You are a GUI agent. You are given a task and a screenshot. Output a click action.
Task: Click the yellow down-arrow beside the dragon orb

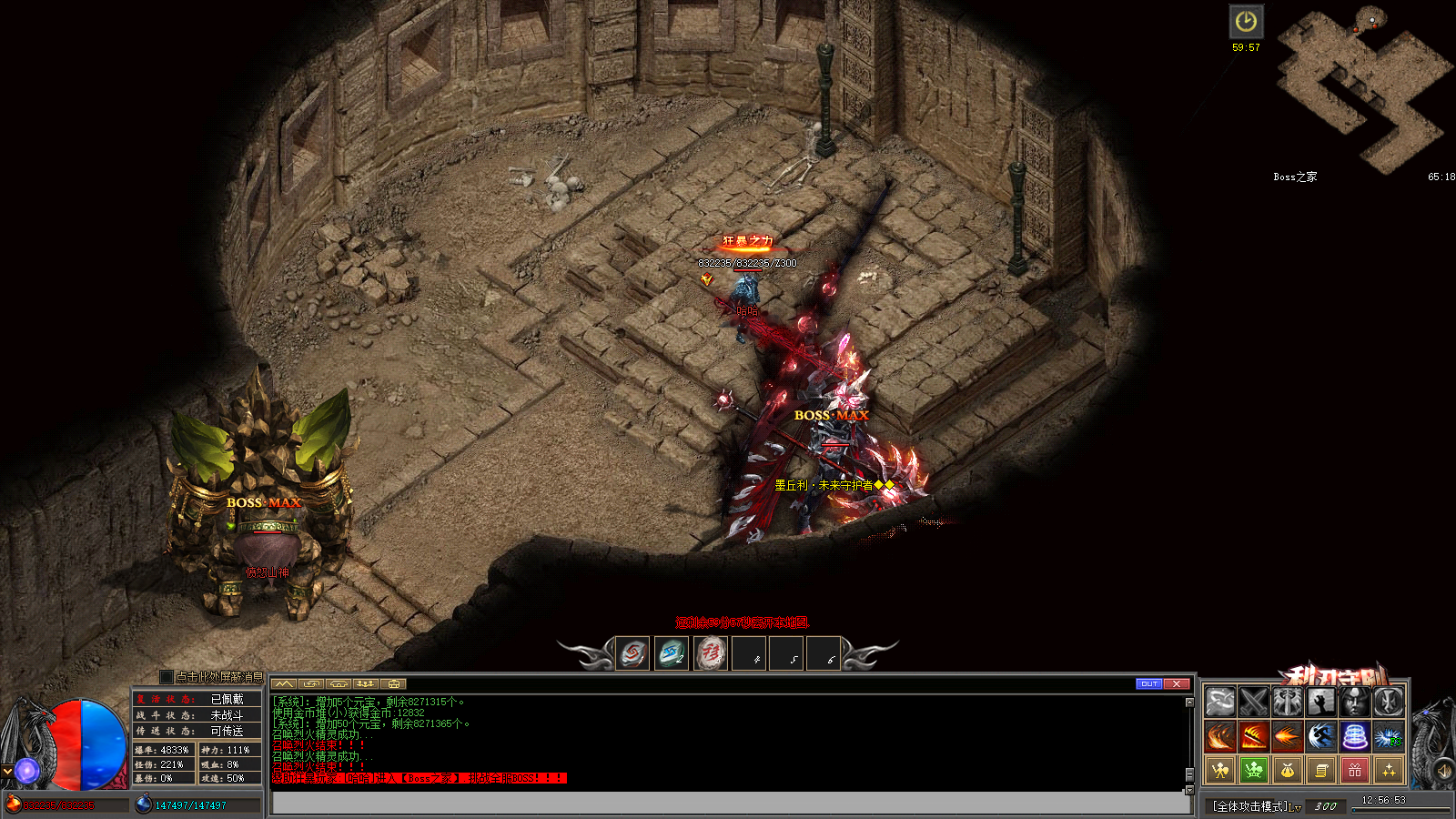coord(7,771)
